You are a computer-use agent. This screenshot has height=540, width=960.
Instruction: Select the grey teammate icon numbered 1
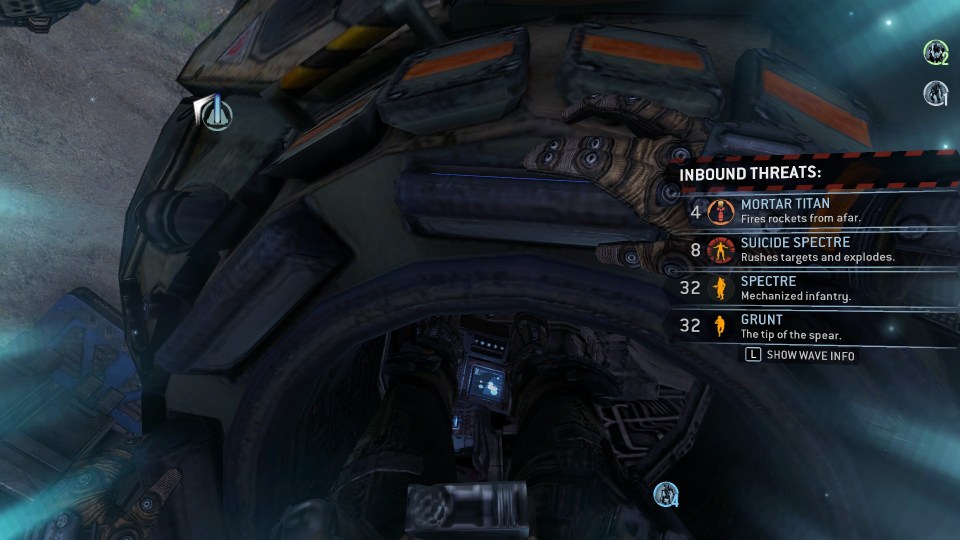click(935, 93)
